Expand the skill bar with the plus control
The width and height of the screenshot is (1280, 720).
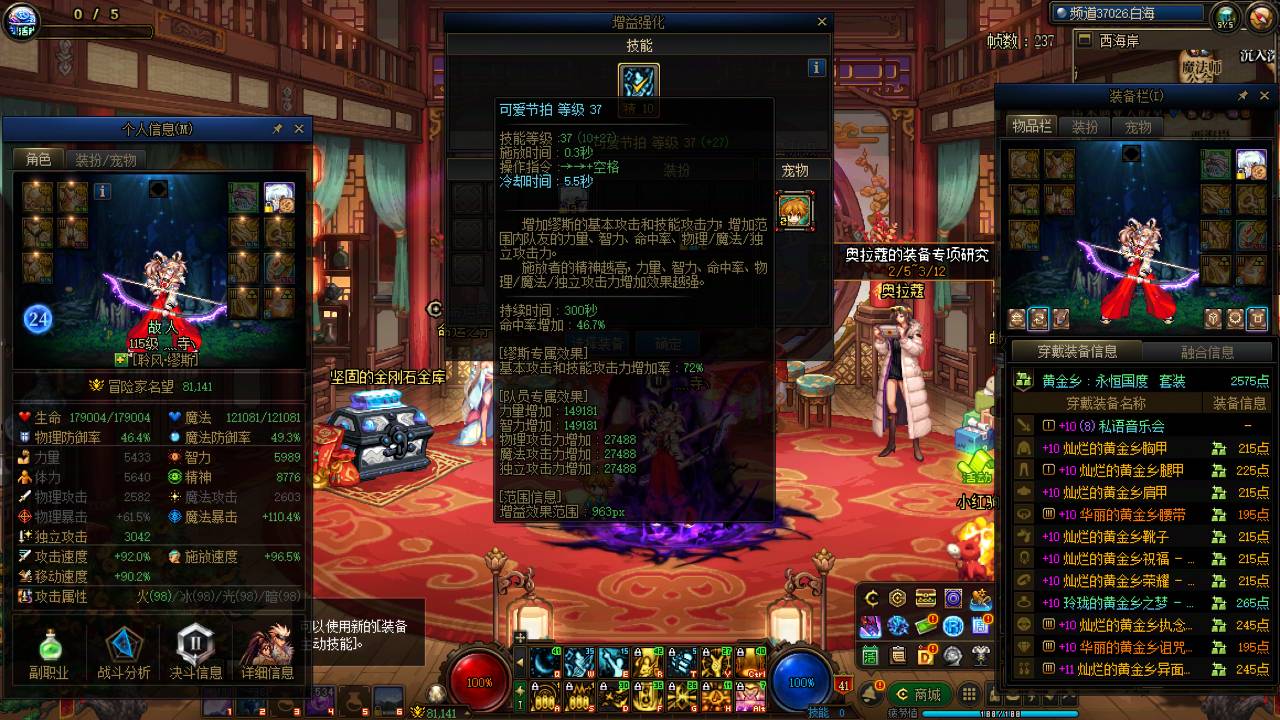(520, 636)
